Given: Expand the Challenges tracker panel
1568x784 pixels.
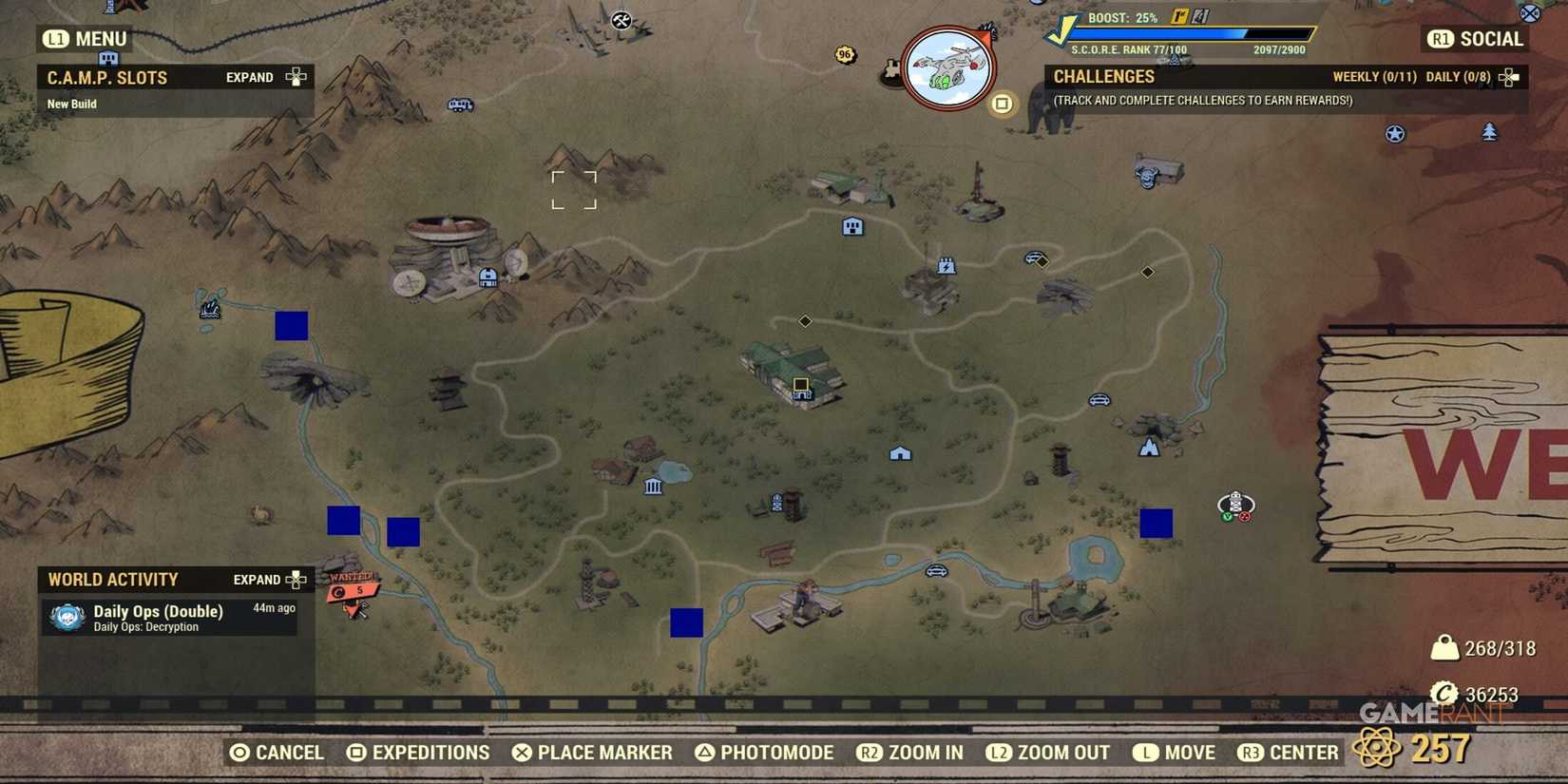Looking at the screenshot, I should tap(1507, 77).
